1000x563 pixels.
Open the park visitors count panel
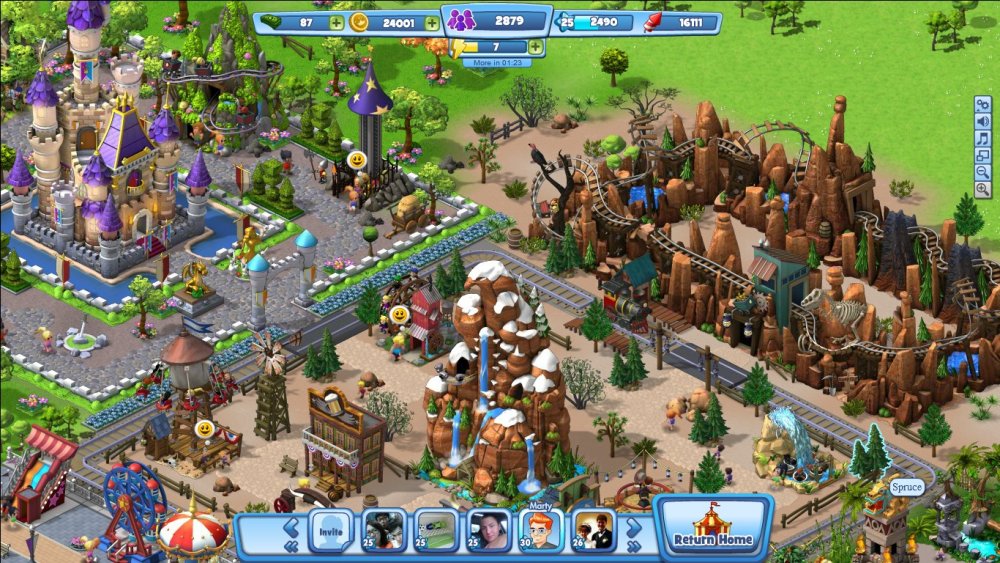pos(496,20)
